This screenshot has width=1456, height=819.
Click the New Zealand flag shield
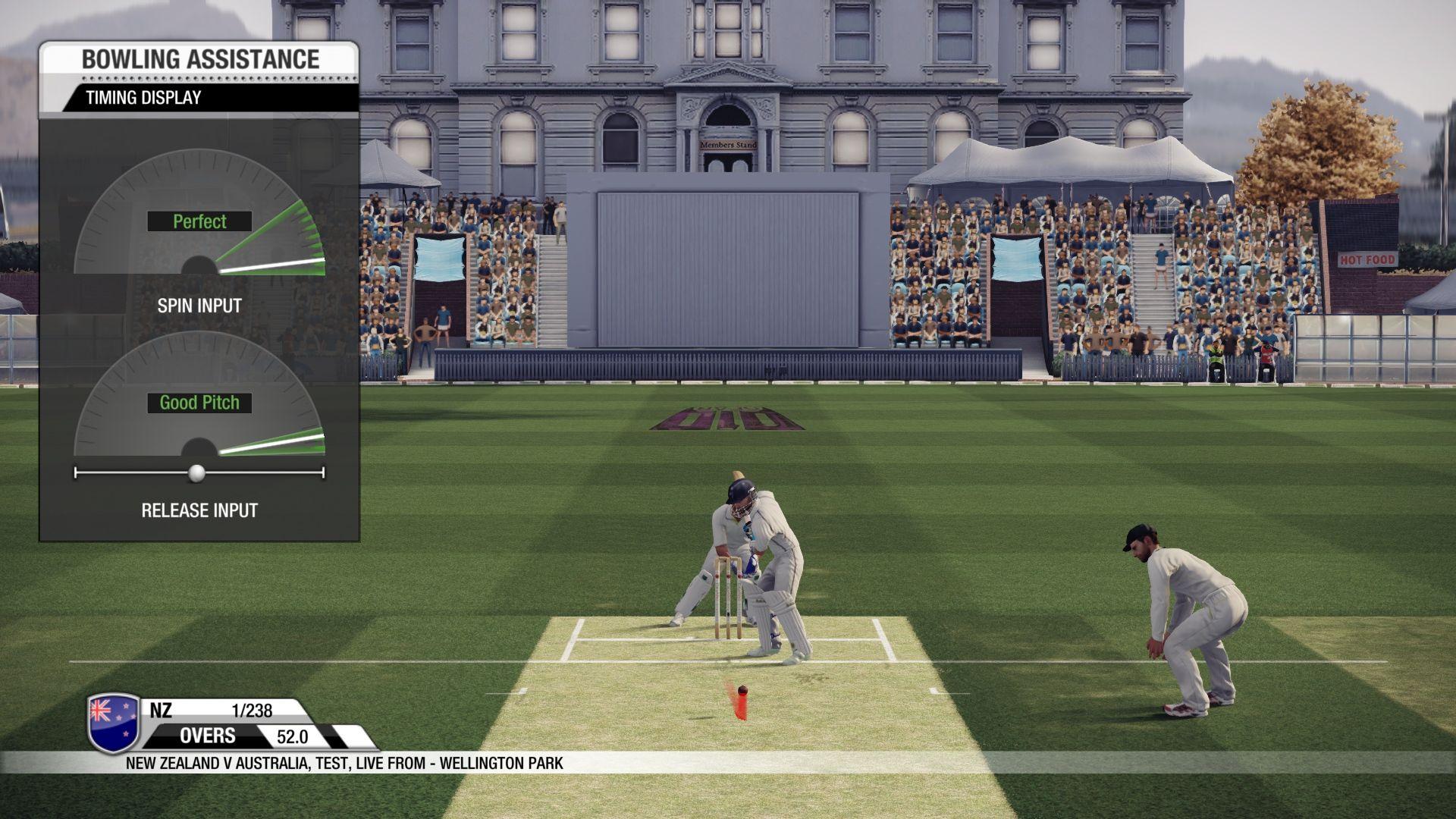click(115, 723)
